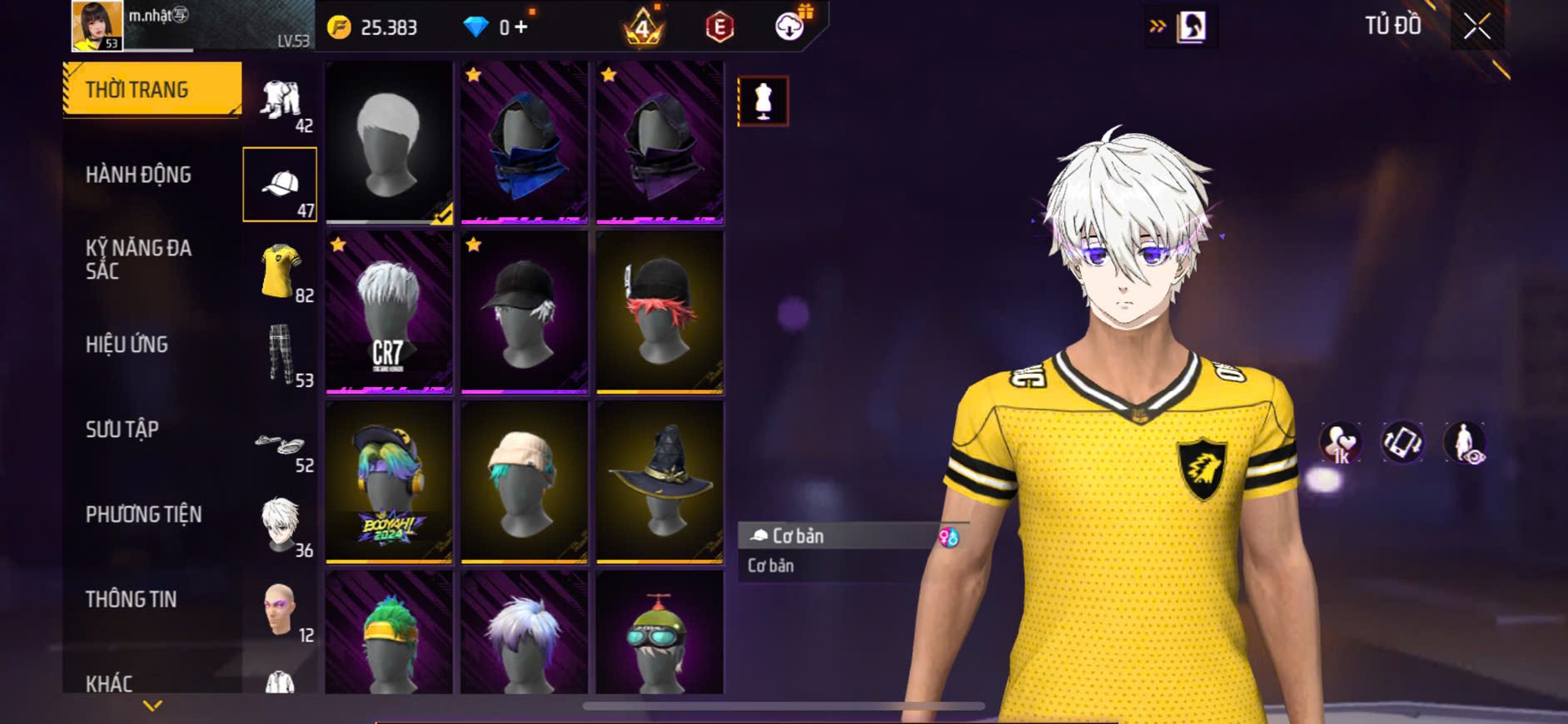This screenshot has width=1568, height=724.
Task: Open the plaid pants category
Action: click(281, 355)
